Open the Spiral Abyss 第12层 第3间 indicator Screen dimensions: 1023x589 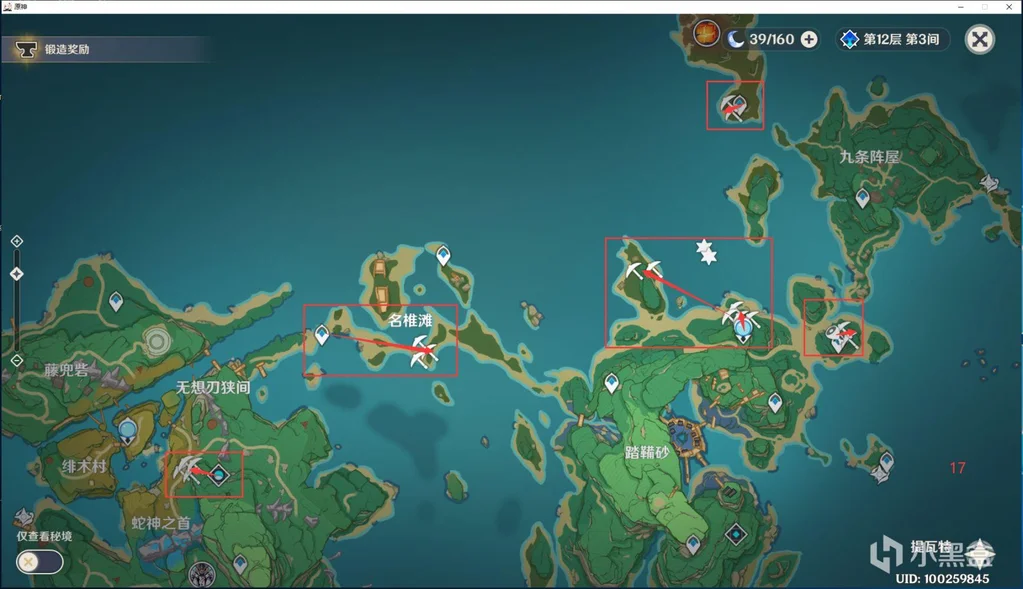point(892,39)
